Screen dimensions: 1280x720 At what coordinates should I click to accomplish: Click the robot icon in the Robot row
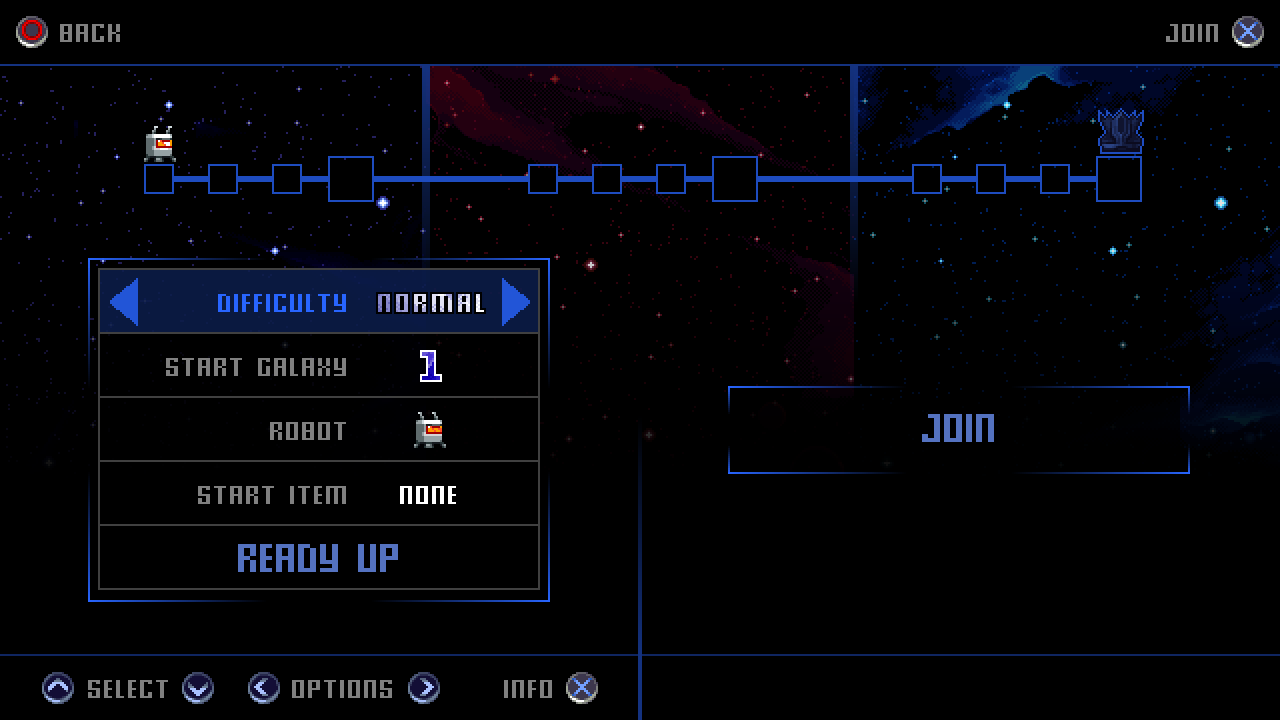(x=432, y=429)
